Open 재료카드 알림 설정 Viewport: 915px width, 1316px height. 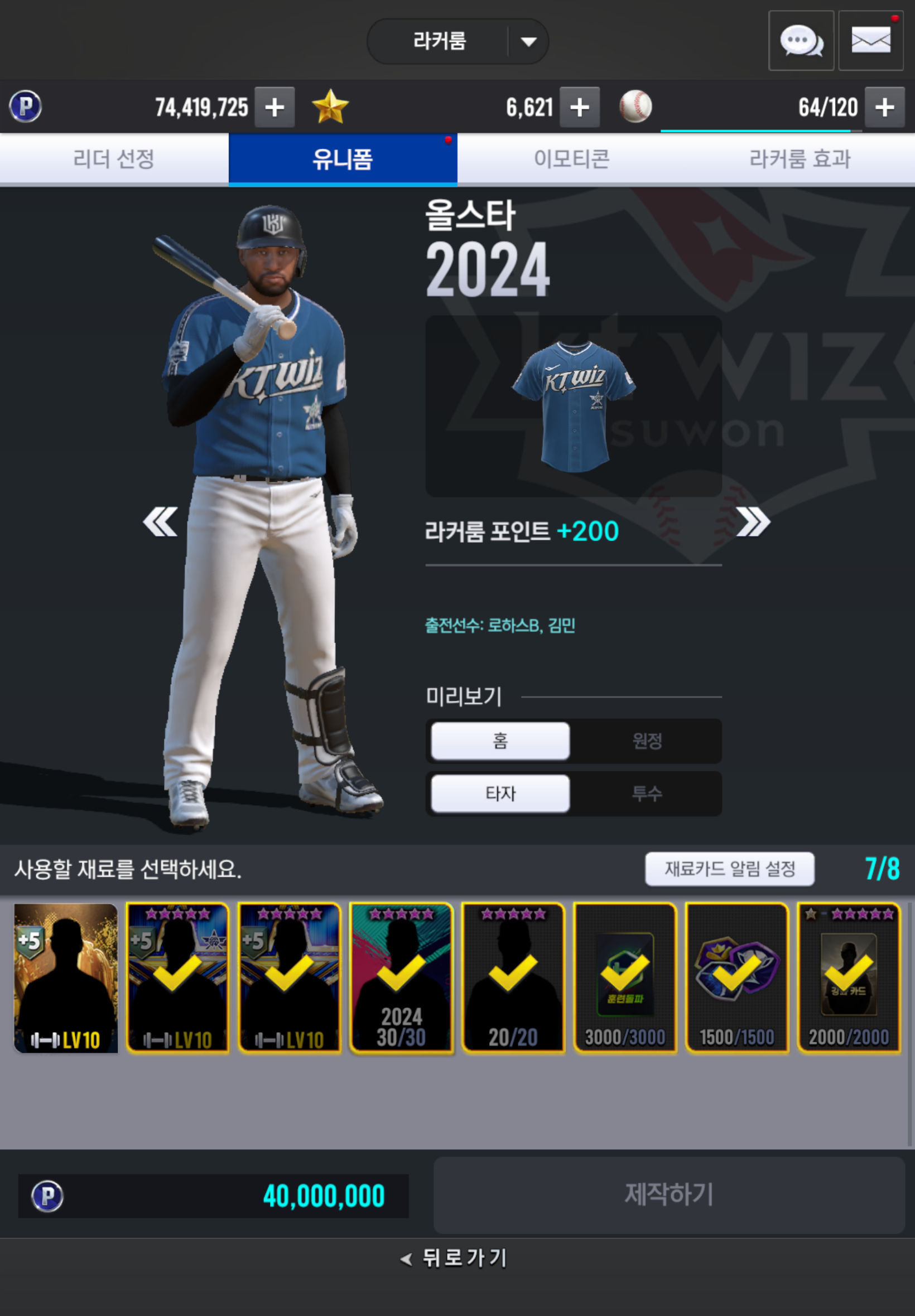(x=729, y=869)
